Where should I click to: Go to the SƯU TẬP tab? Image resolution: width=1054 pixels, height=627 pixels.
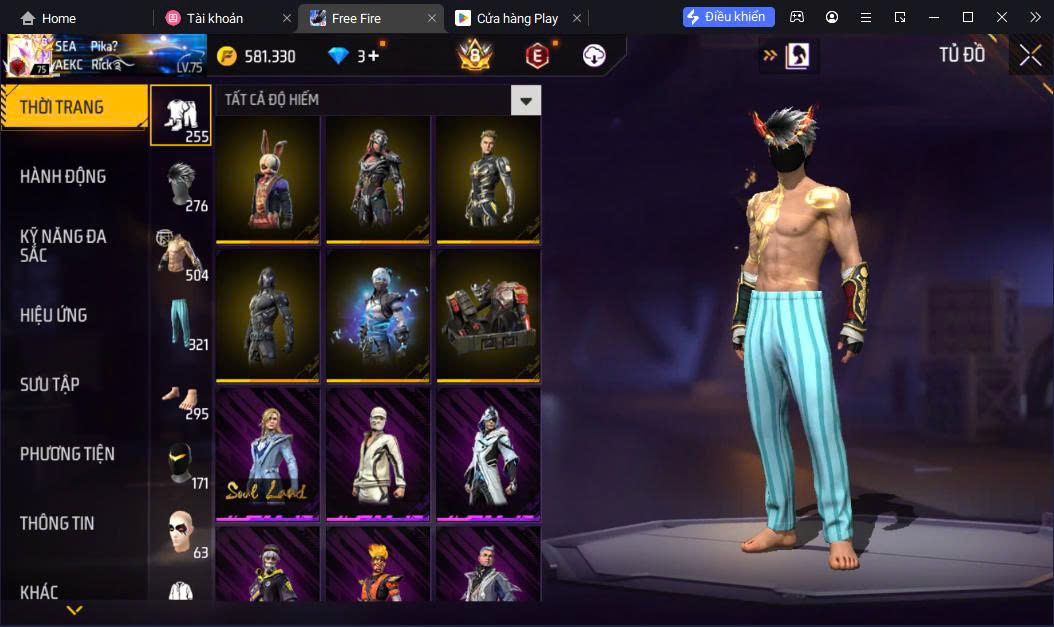50,385
